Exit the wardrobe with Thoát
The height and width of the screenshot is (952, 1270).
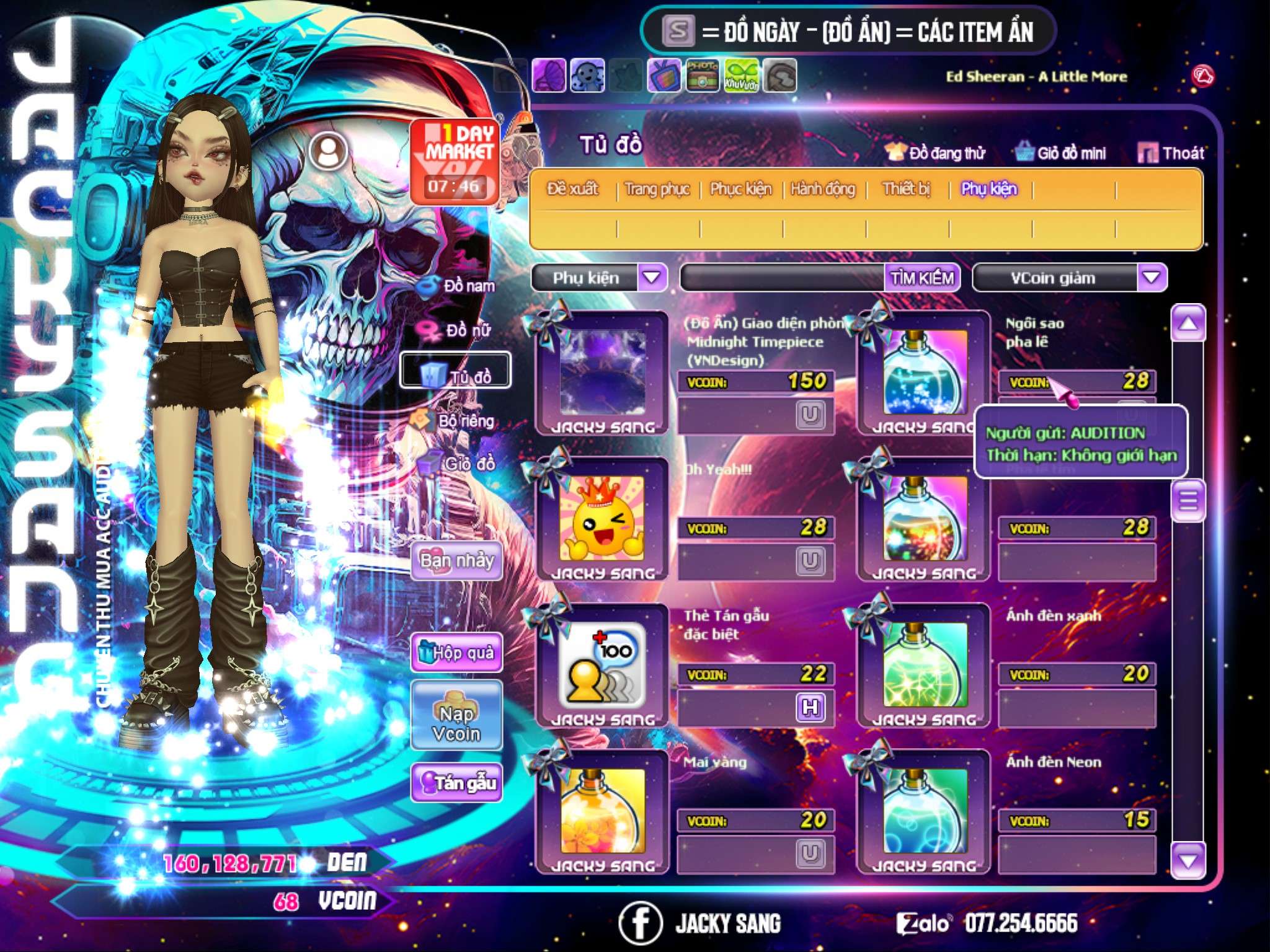coord(1171,153)
